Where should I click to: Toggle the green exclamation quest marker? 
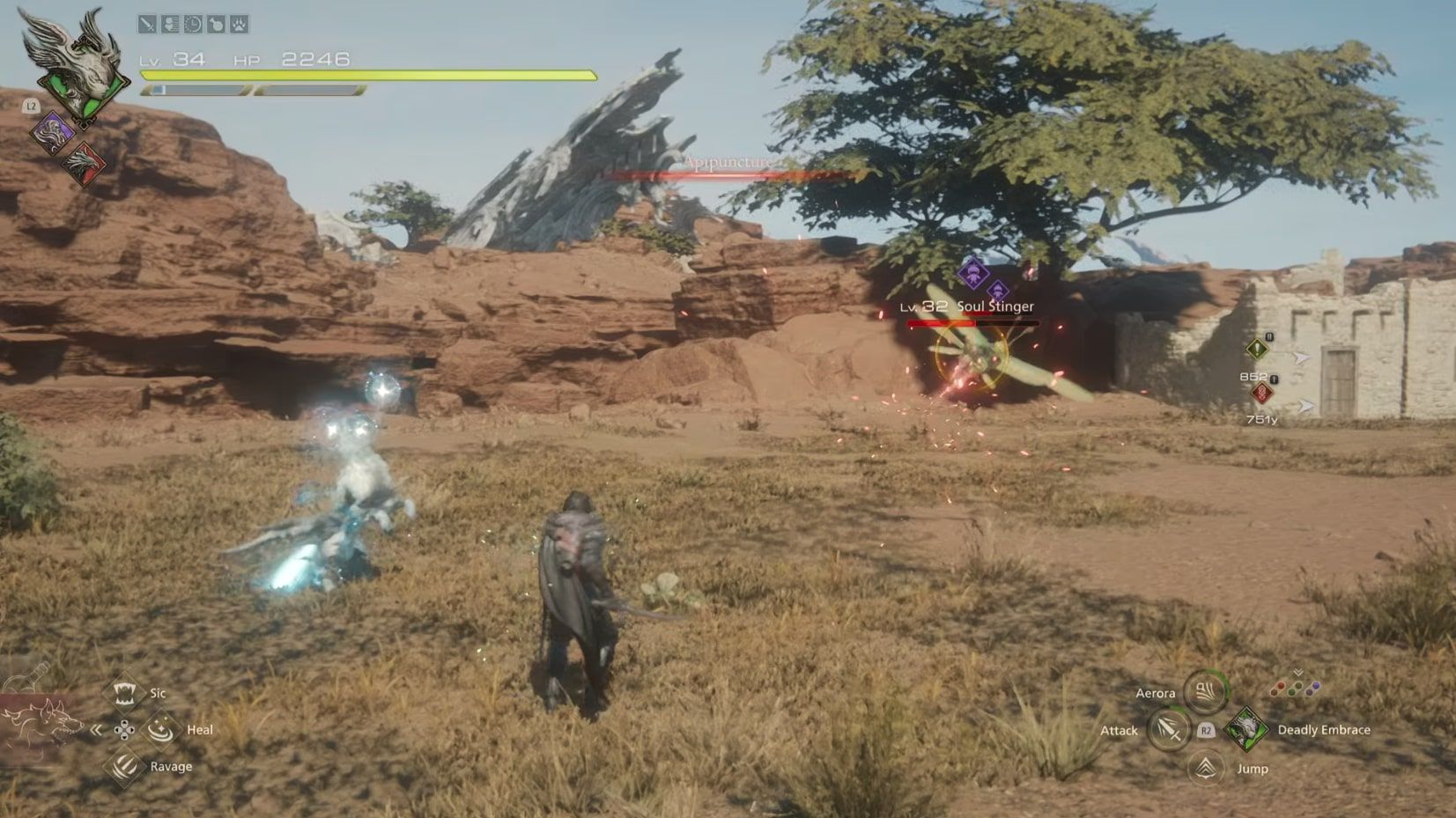pyautogui.click(x=1258, y=350)
